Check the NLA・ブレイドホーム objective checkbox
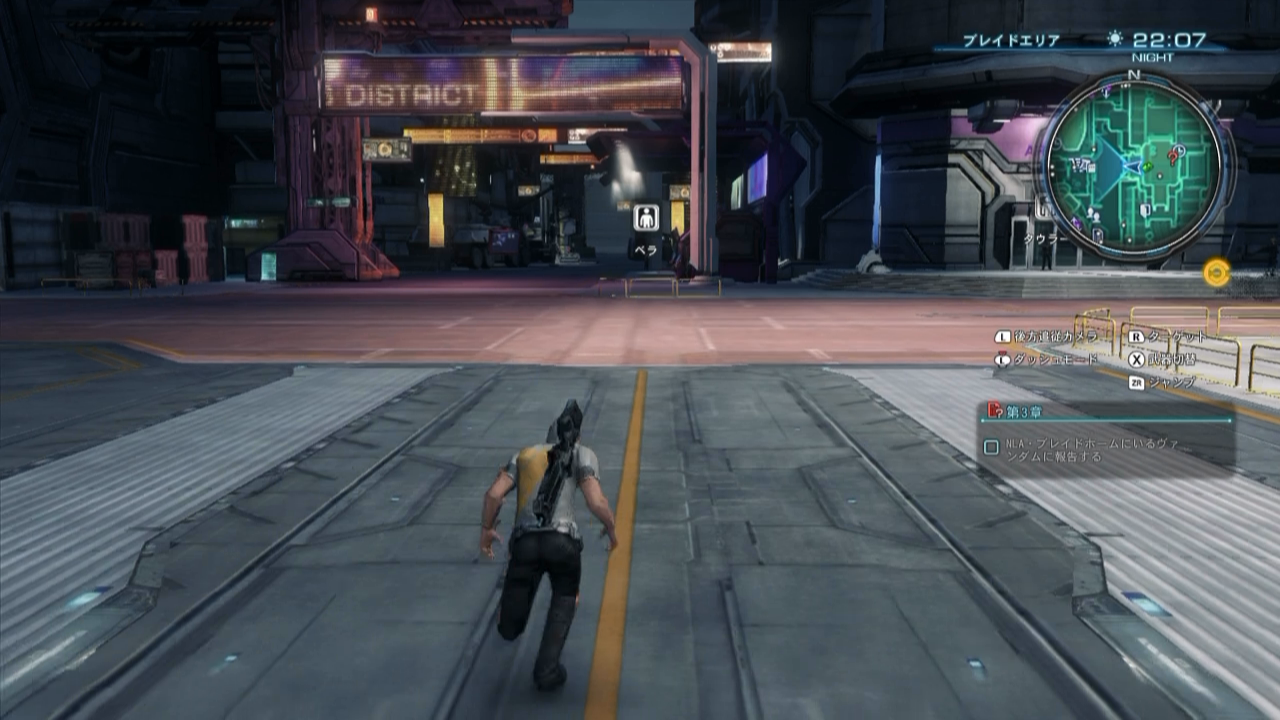The image size is (1280, 720). click(x=992, y=446)
